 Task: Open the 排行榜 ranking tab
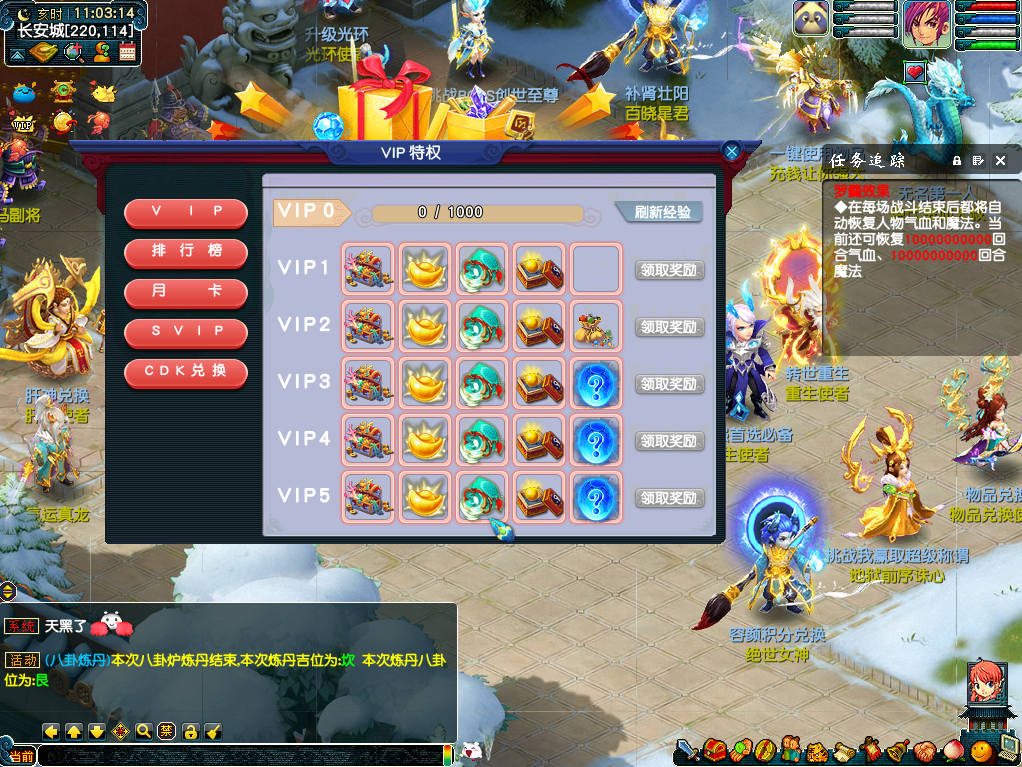point(186,252)
